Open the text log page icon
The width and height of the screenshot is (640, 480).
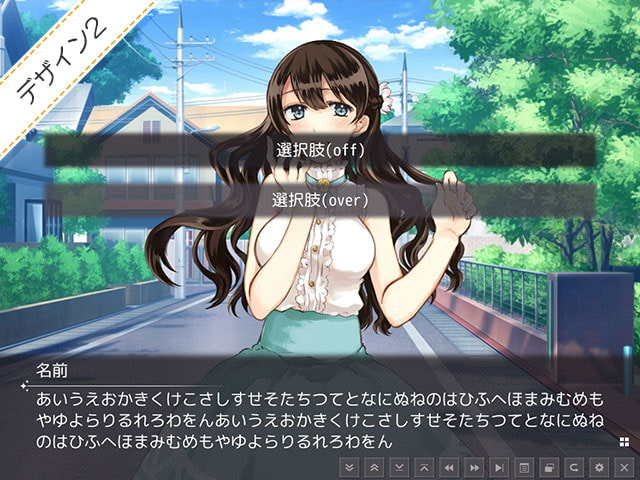click(x=524, y=467)
